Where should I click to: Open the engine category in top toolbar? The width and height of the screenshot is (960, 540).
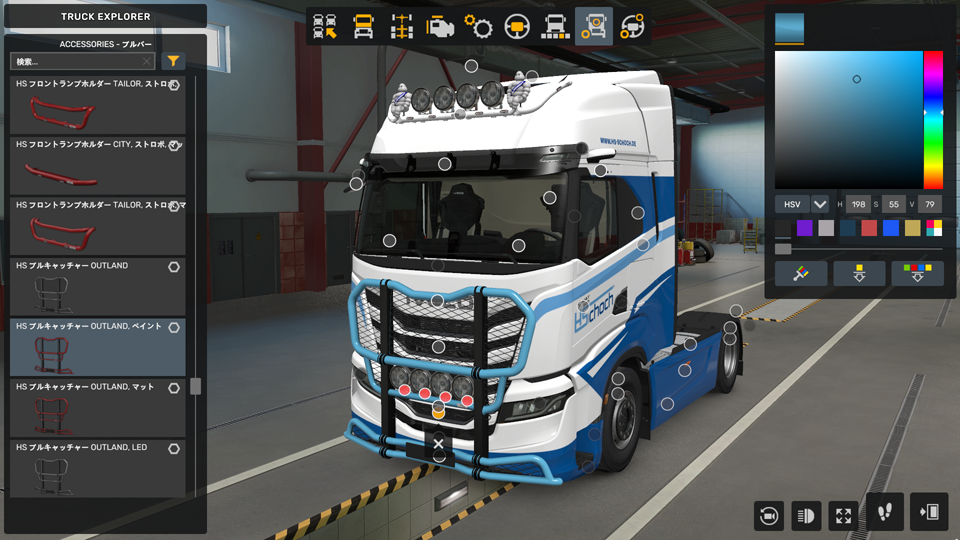tap(440, 27)
